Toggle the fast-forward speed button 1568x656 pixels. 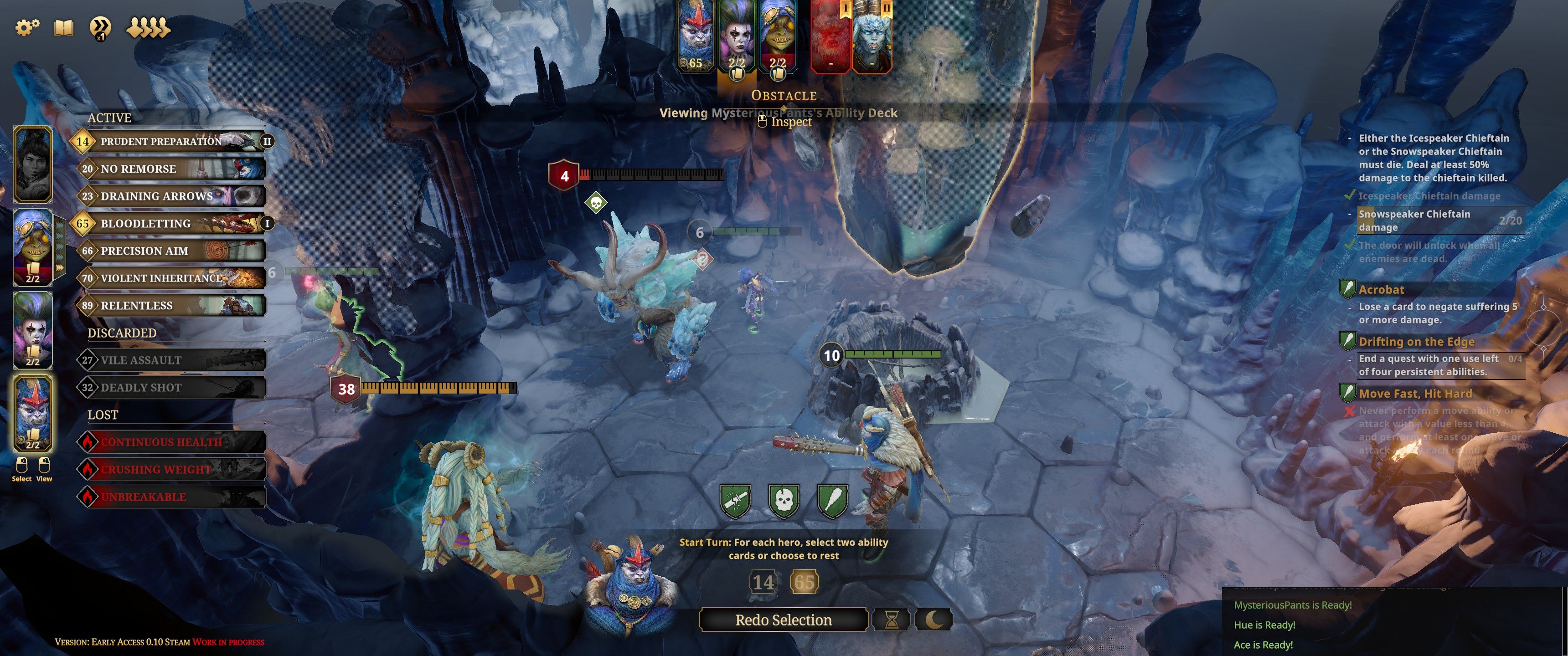tap(100, 27)
